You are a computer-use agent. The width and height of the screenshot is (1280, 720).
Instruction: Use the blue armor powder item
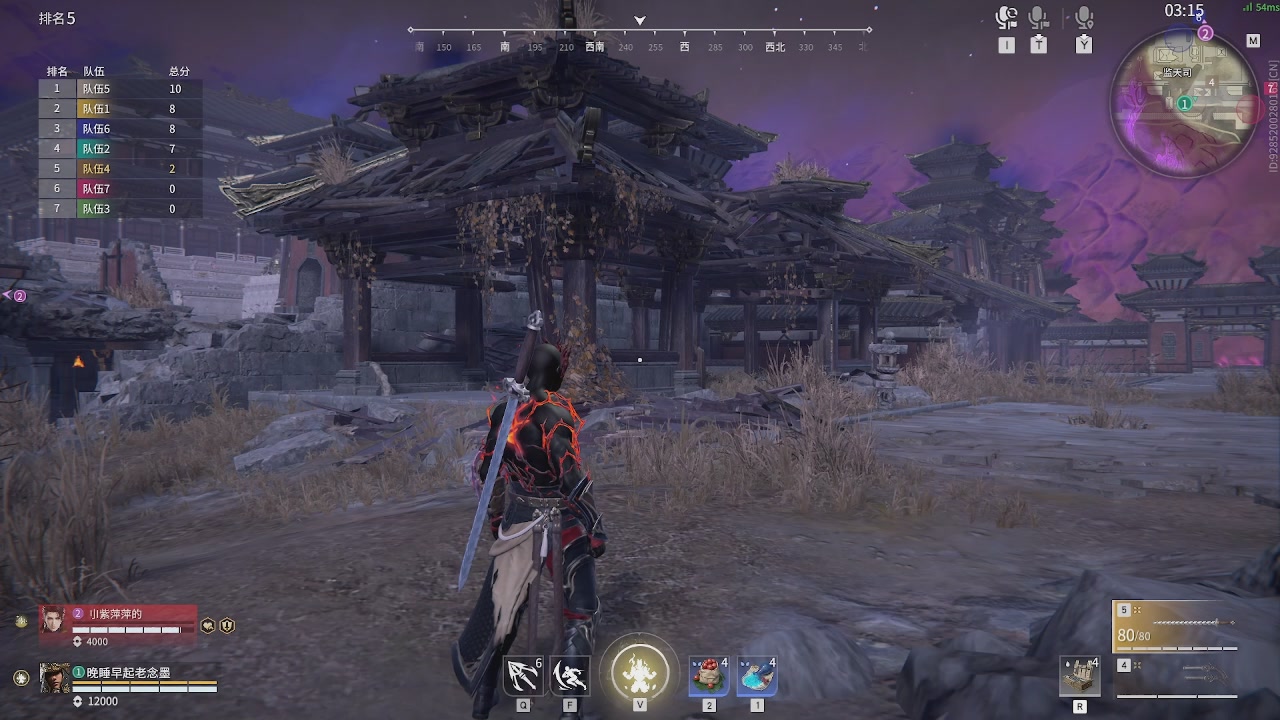[757, 676]
